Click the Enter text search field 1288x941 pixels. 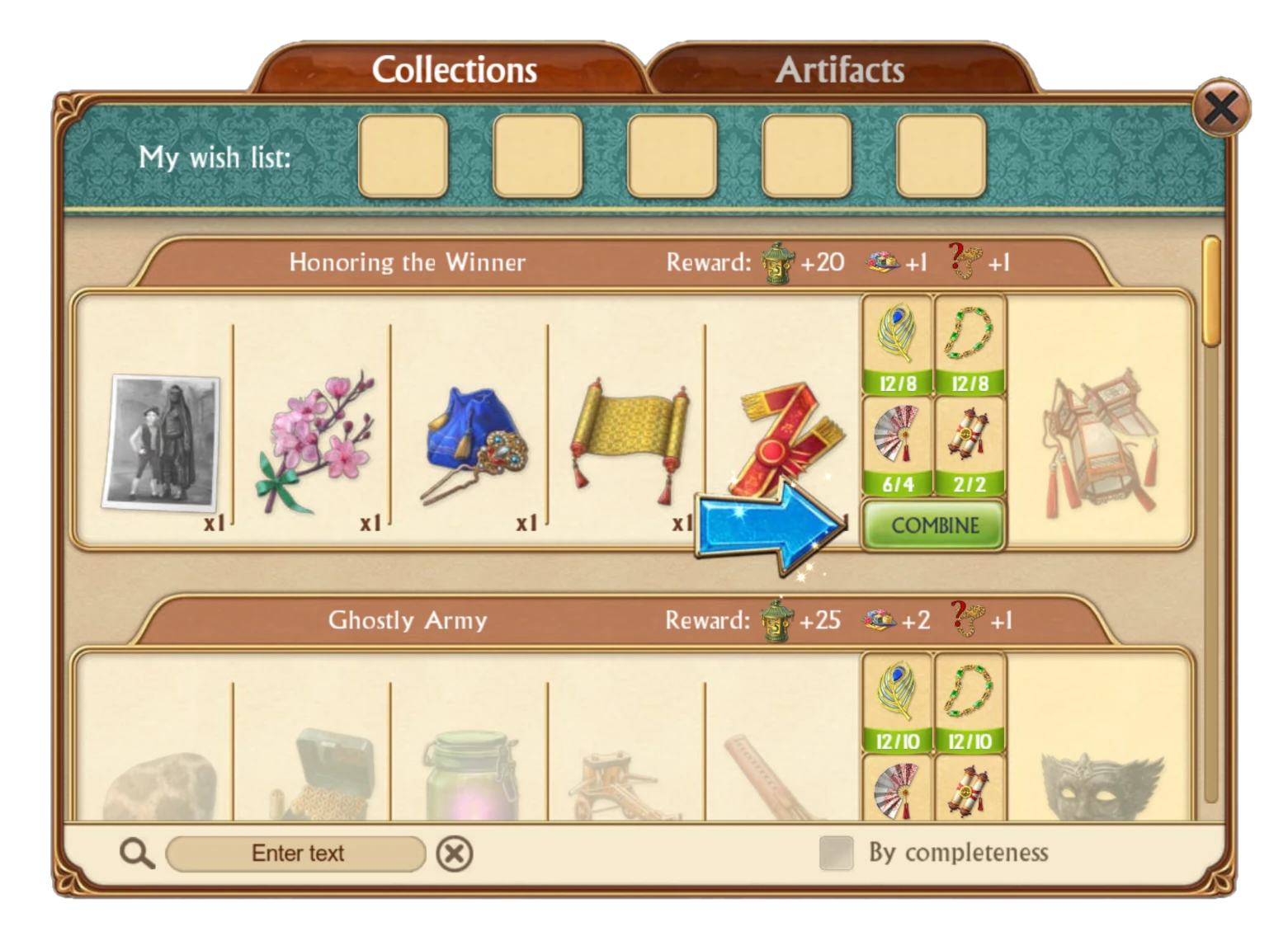tap(297, 854)
